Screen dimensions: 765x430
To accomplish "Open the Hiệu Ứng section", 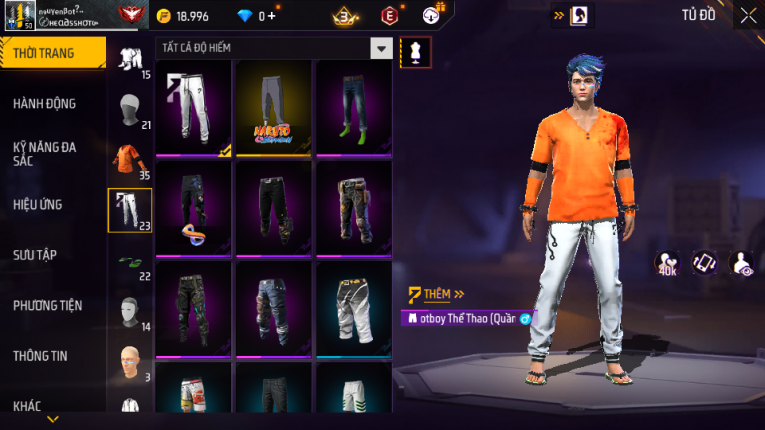I will (x=38, y=205).
